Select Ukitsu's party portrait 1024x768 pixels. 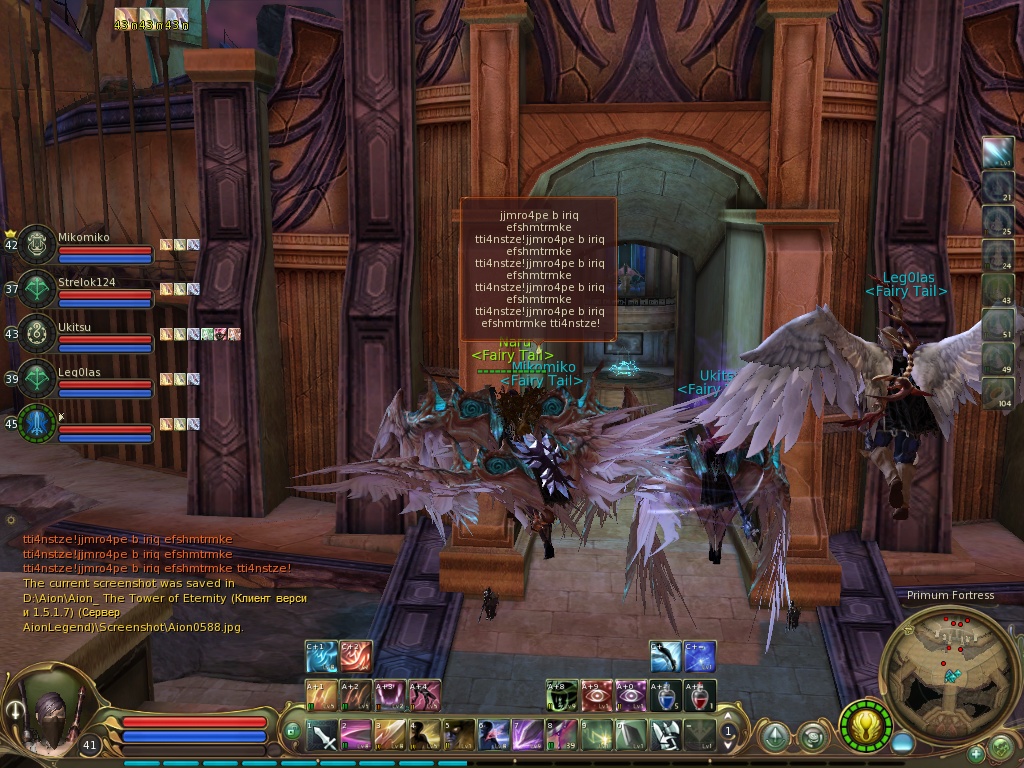click(x=38, y=333)
